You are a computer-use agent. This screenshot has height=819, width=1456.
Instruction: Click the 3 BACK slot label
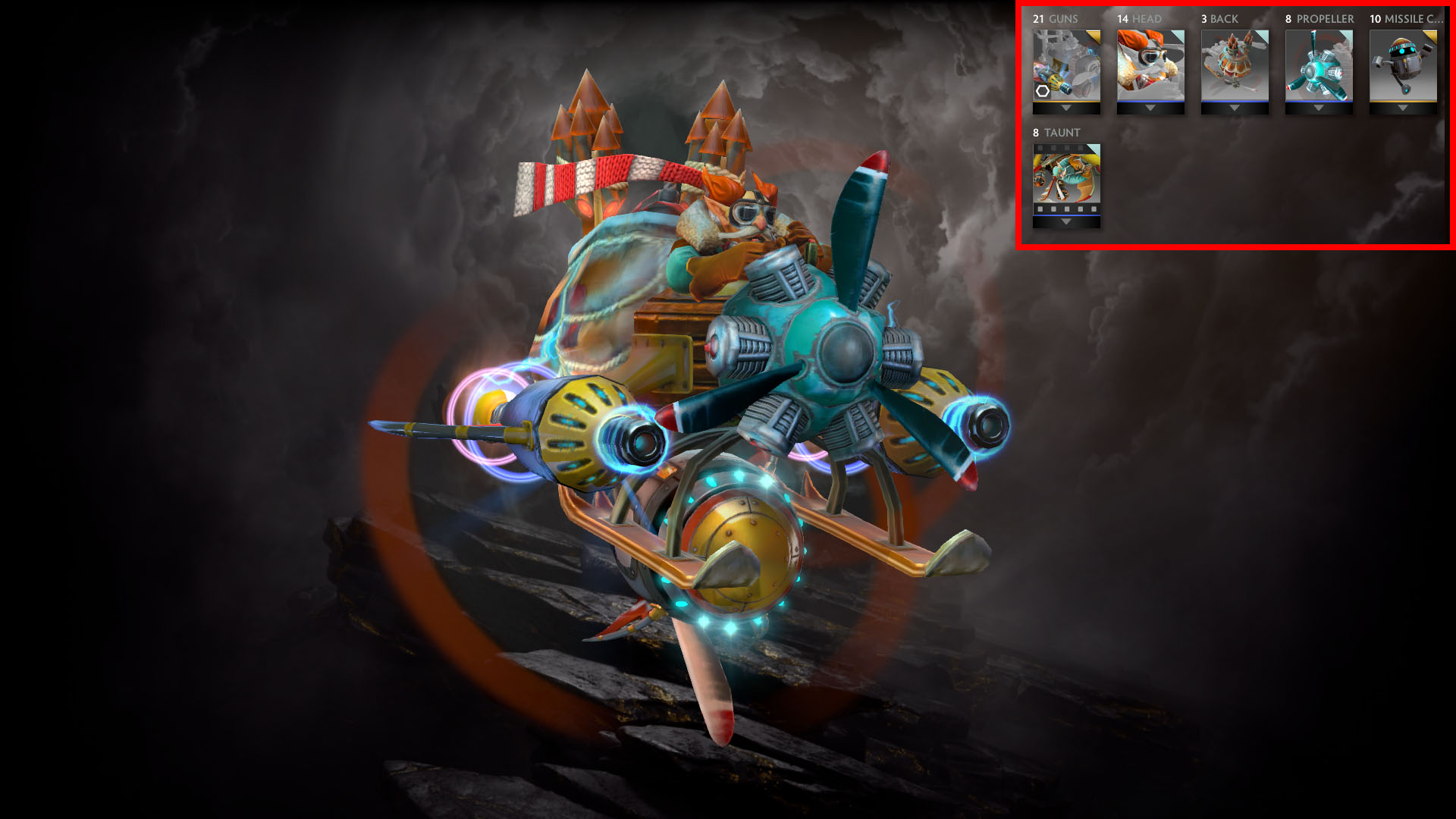pyautogui.click(x=1219, y=19)
